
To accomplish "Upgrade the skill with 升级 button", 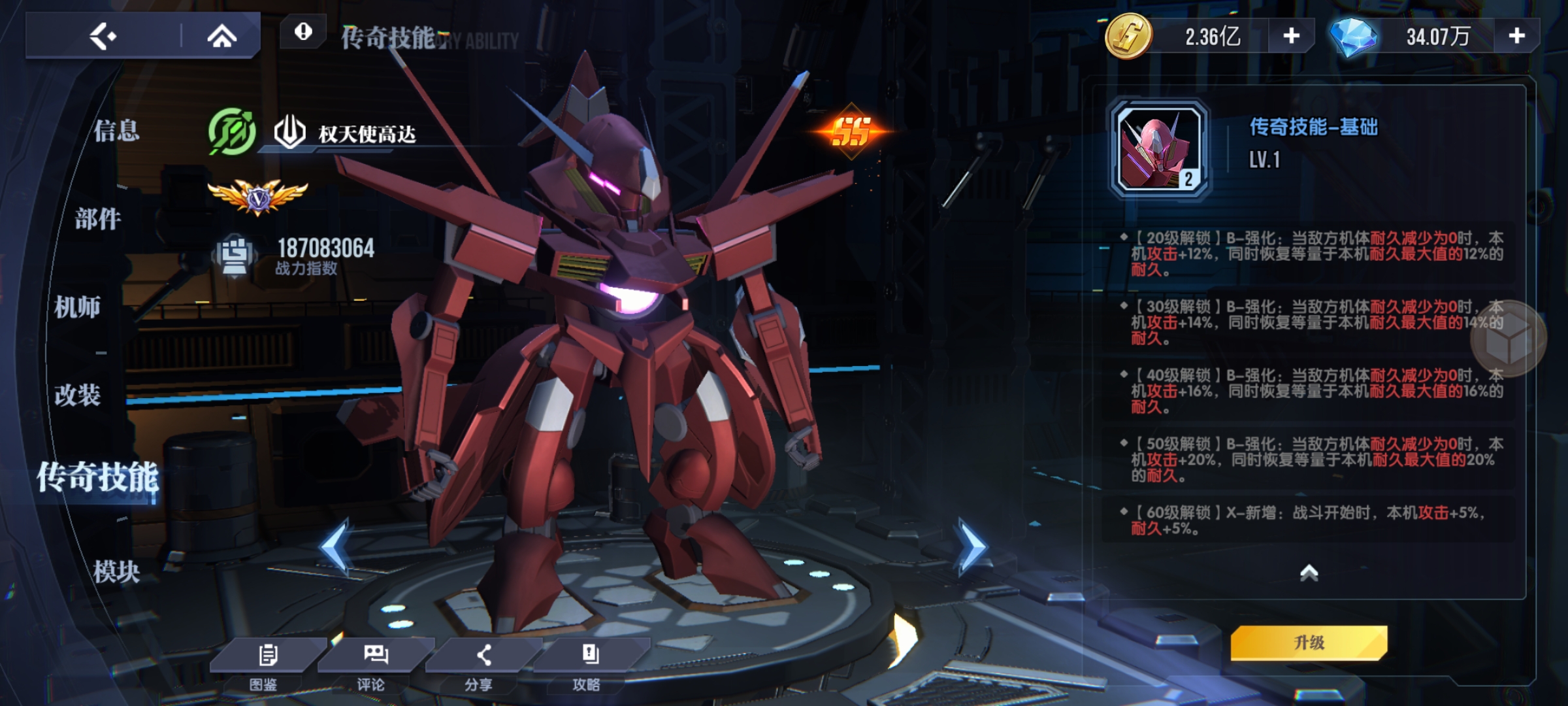I will pos(1309,643).
